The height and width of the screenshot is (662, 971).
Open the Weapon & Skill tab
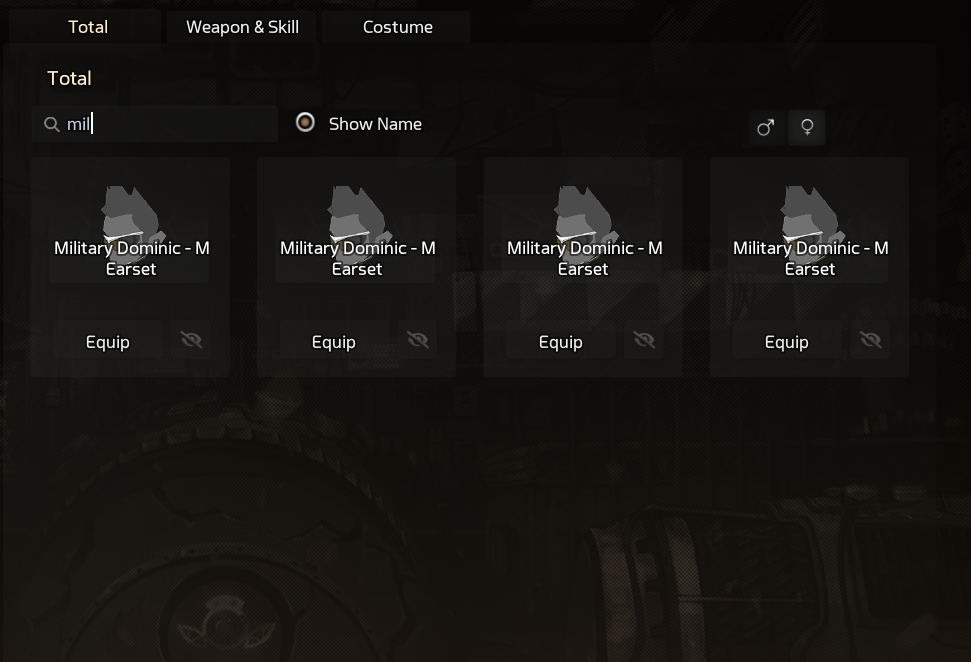point(242,27)
